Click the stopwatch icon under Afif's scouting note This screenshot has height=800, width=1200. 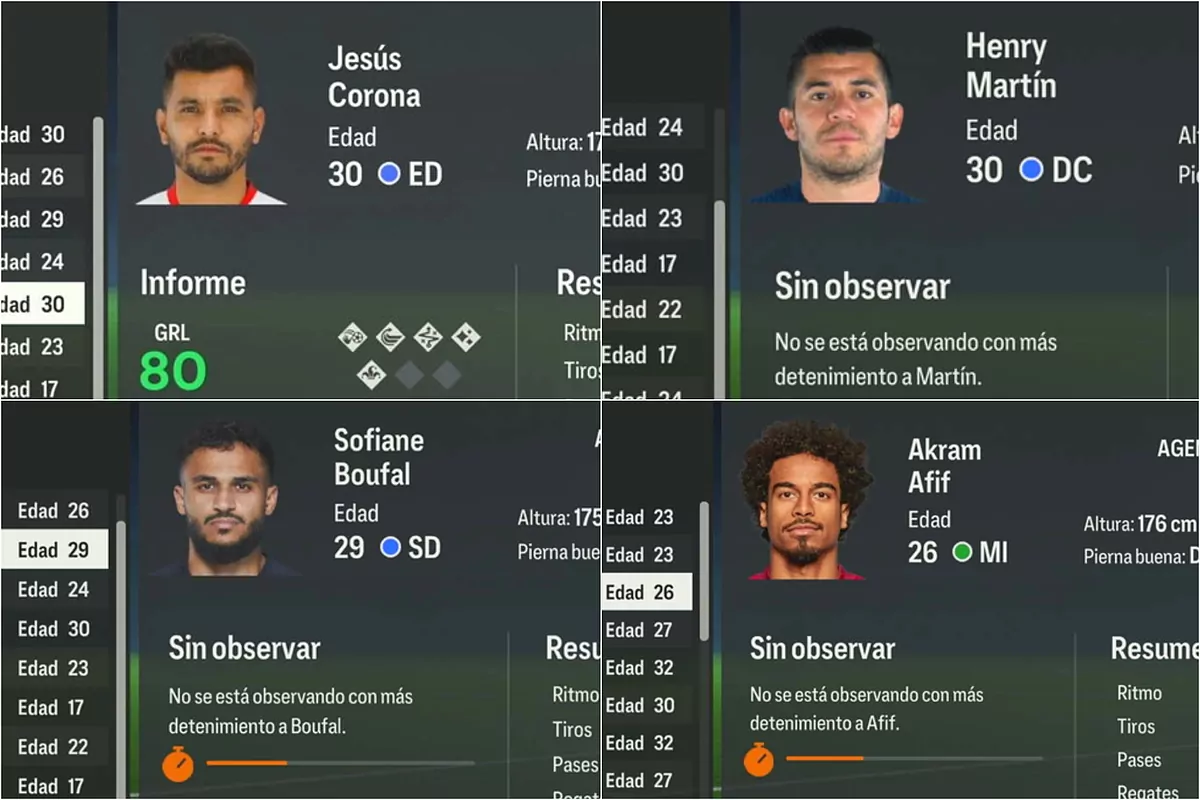coord(759,759)
